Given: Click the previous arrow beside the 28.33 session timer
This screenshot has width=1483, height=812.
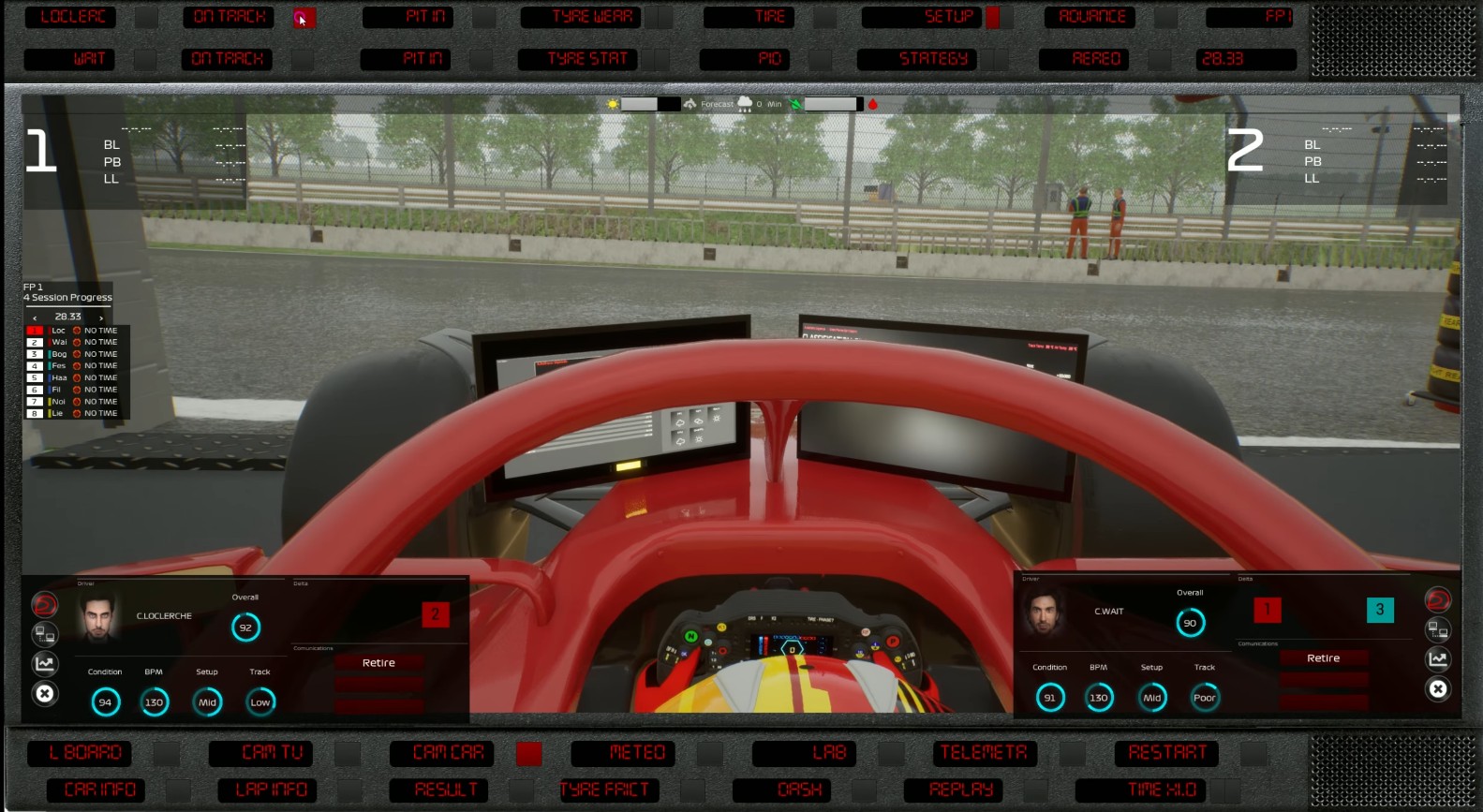Looking at the screenshot, I should [x=36, y=317].
